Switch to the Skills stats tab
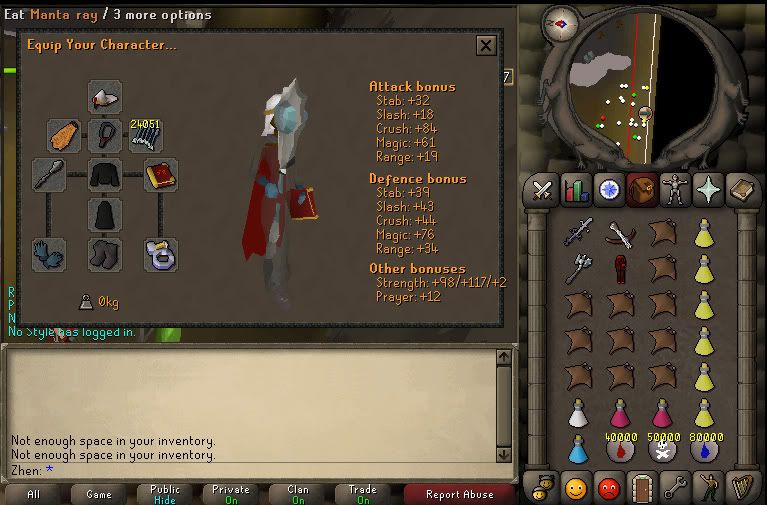767x505 pixels. (575, 189)
